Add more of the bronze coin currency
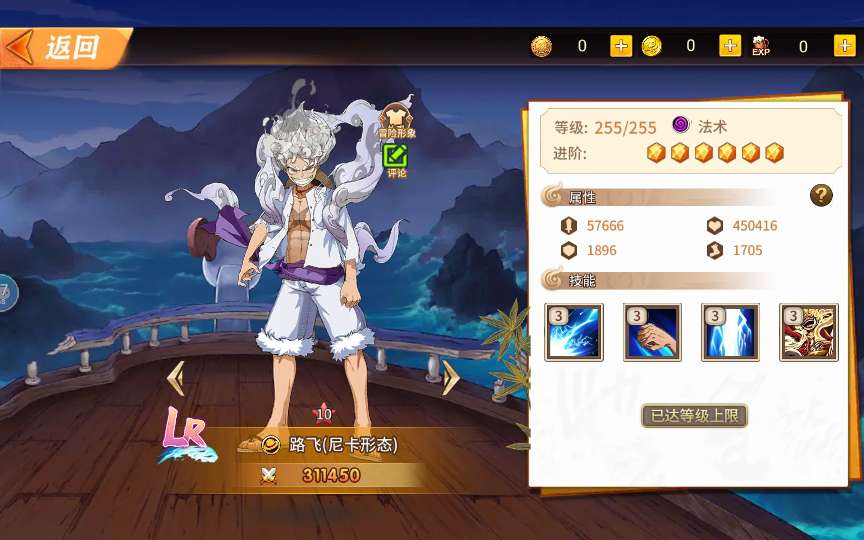 pos(621,46)
